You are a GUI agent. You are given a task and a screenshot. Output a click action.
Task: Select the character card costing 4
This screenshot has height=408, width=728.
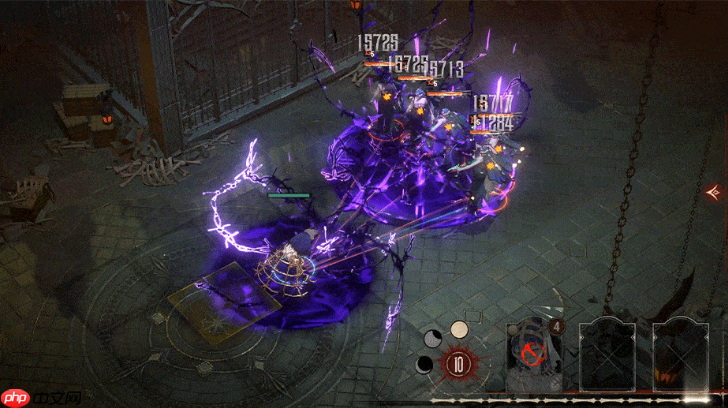(534, 357)
